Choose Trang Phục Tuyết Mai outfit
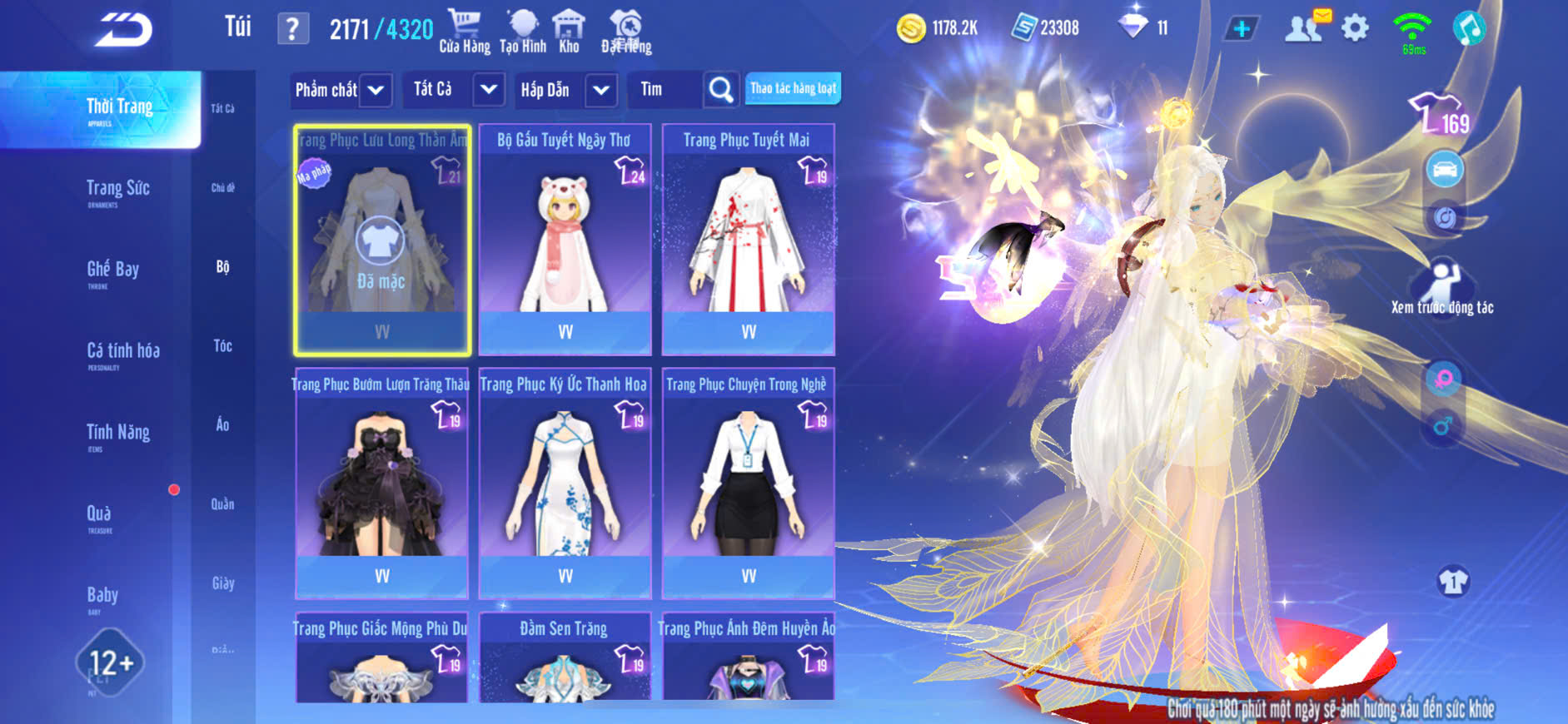Image resolution: width=1568 pixels, height=724 pixels. [748, 240]
